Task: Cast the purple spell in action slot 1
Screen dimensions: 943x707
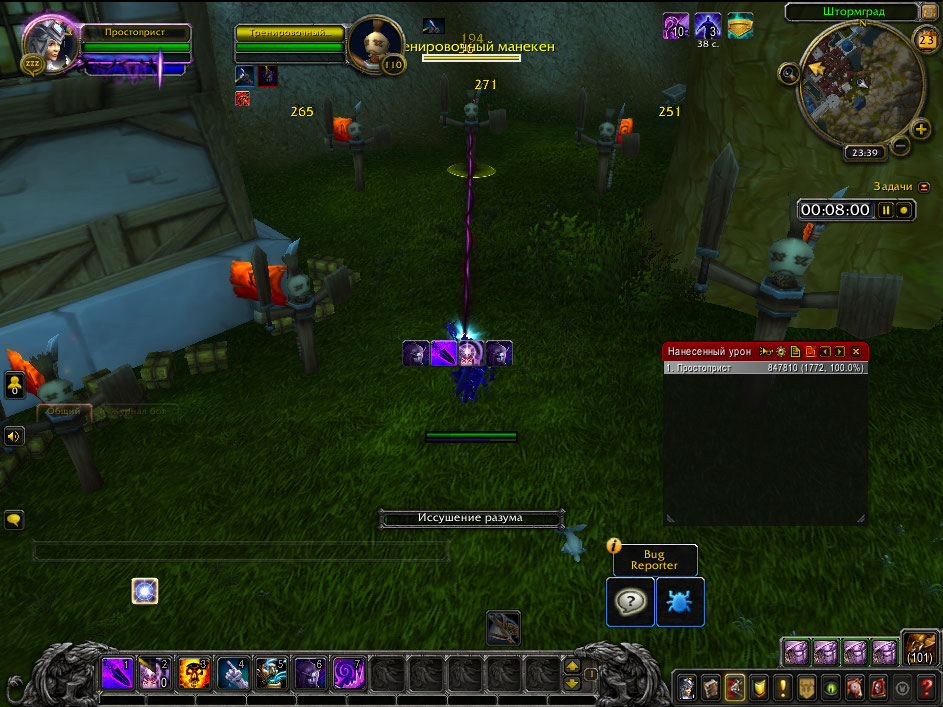Action: pos(117,671)
